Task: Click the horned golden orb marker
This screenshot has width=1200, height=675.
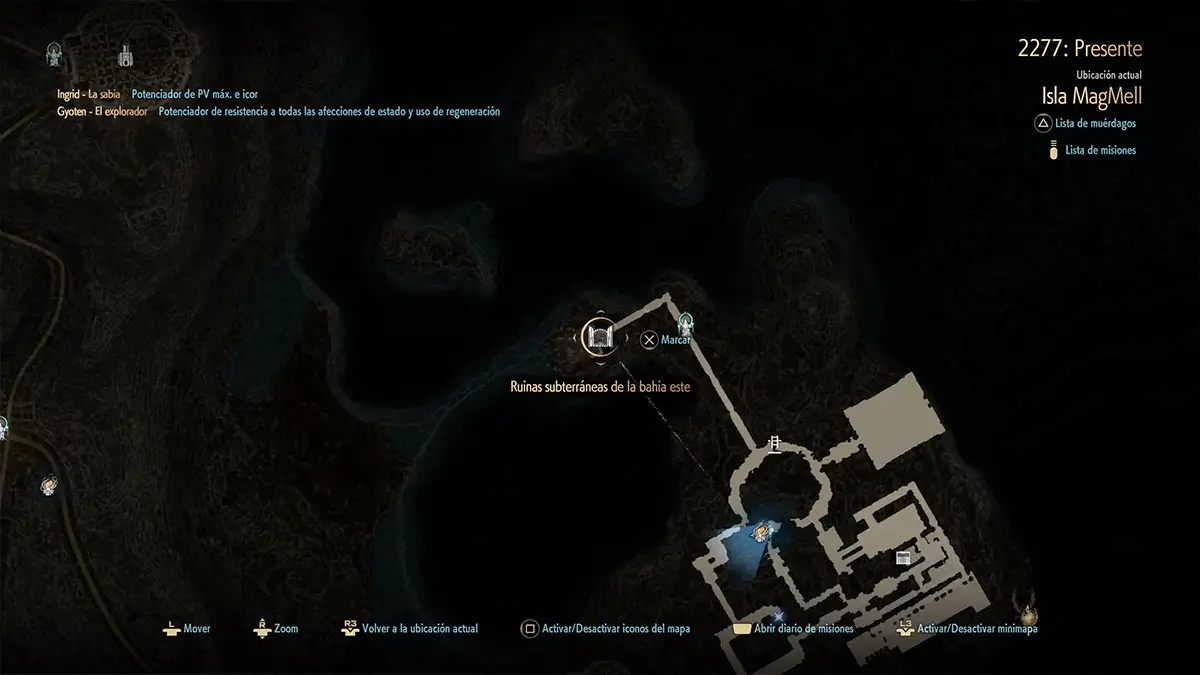Action: 1022,604
